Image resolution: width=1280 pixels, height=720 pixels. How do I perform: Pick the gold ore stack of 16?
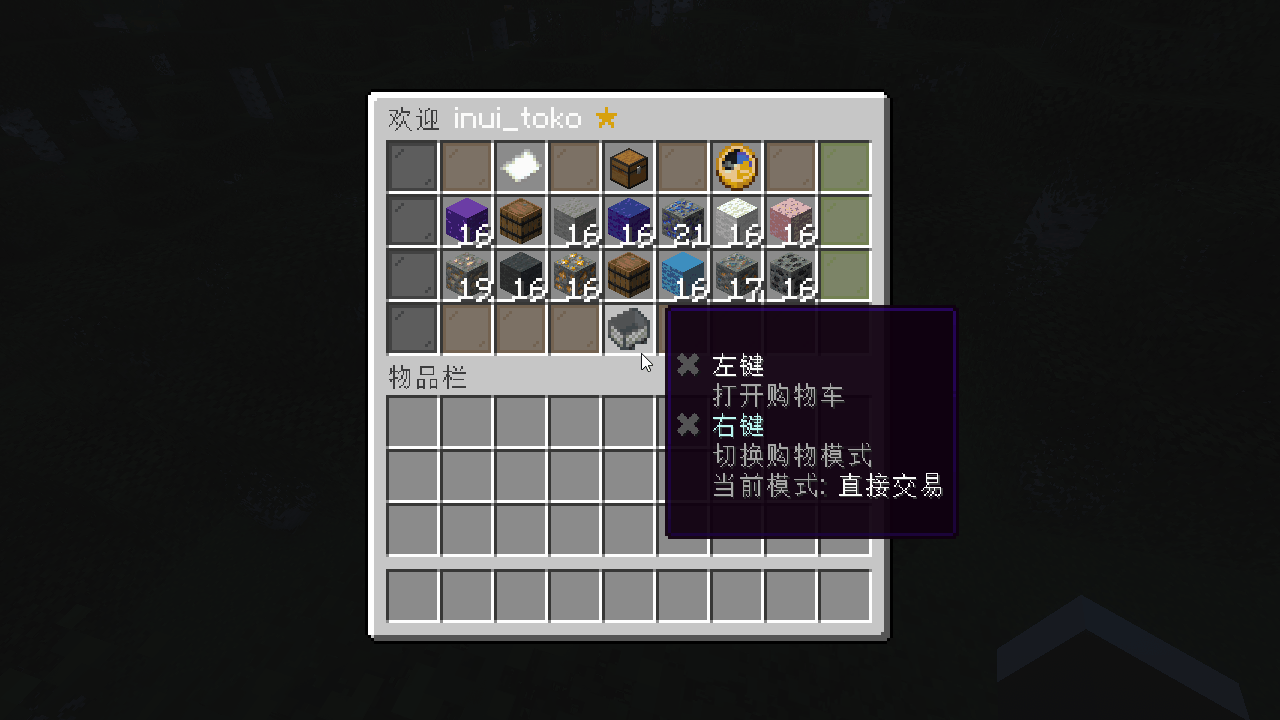(x=574, y=275)
